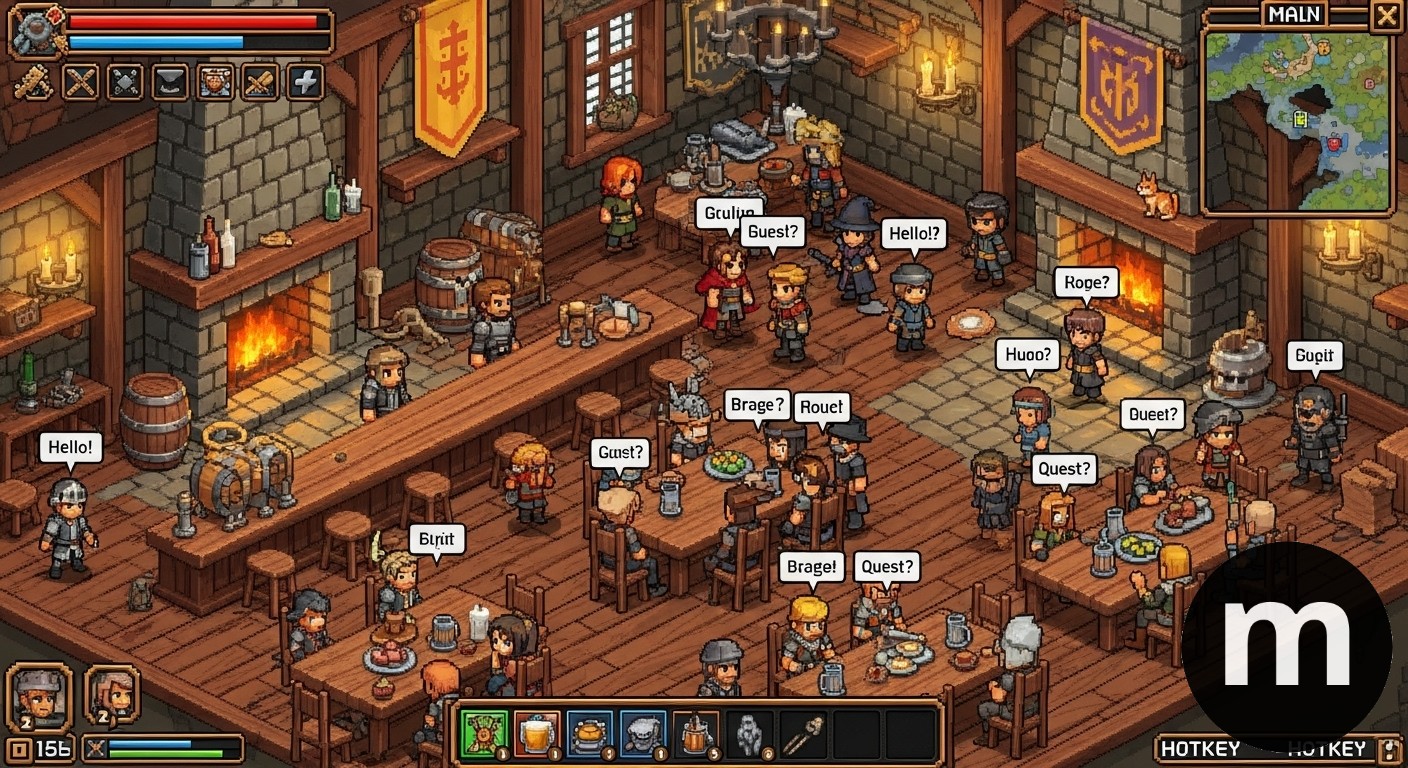Use the green emblem hotbar slot

click(x=484, y=735)
